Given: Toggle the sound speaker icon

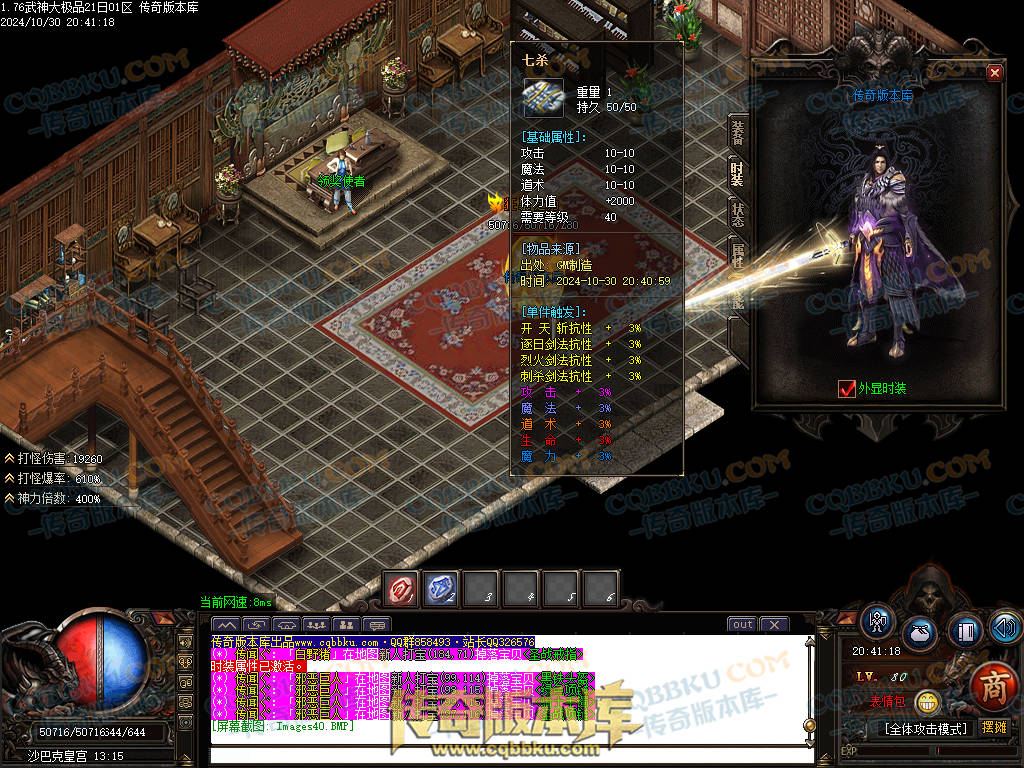Looking at the screenshot, I should 1003,627.
